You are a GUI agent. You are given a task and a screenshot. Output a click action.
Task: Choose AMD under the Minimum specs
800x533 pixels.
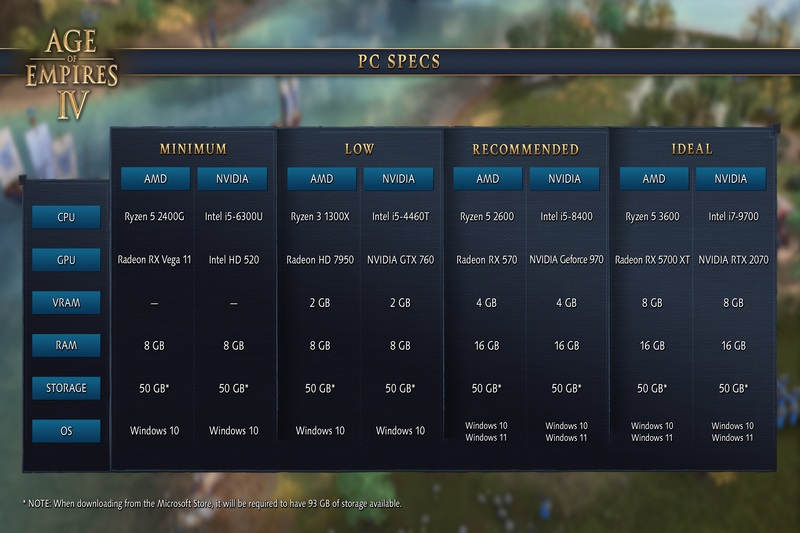155,179
